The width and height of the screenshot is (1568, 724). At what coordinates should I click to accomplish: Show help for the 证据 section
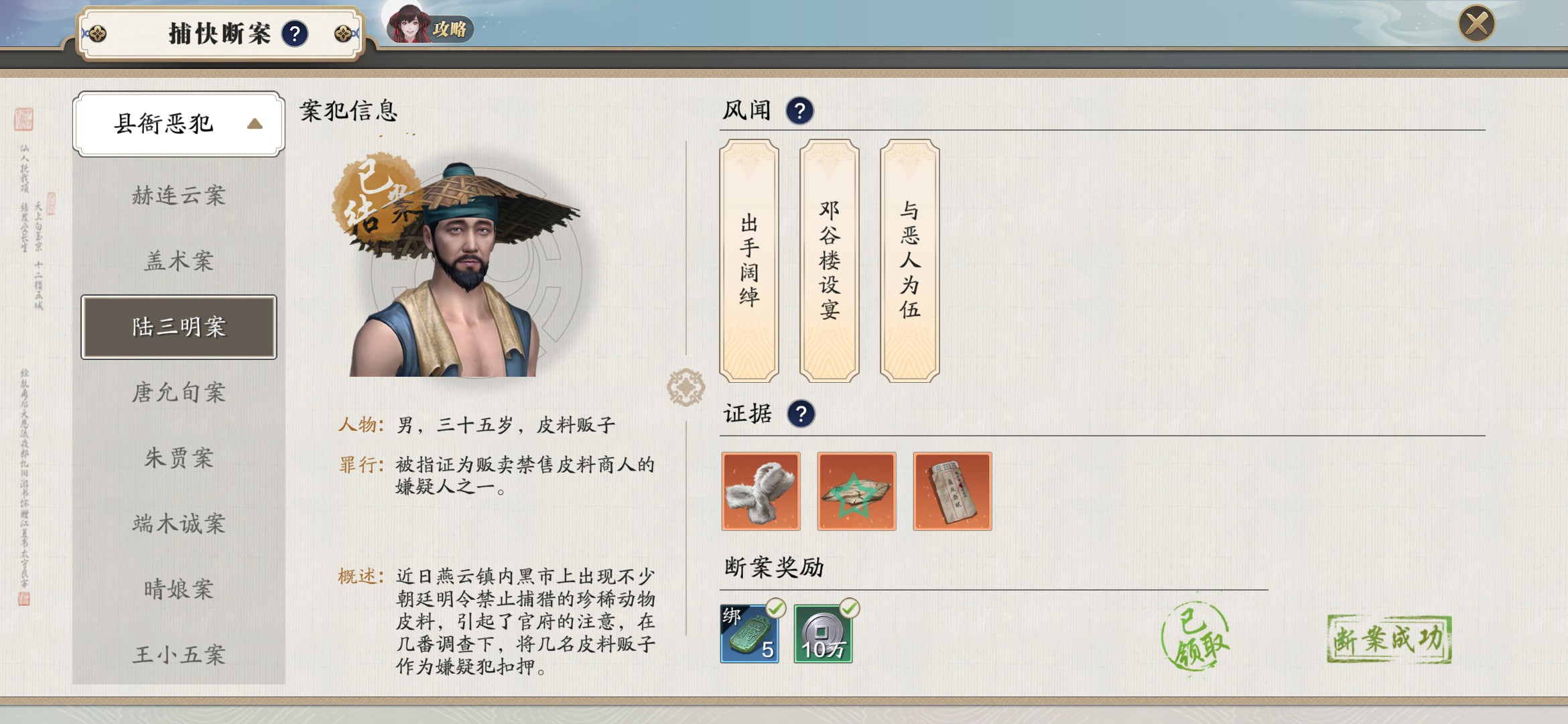click(x=801, y=414)
